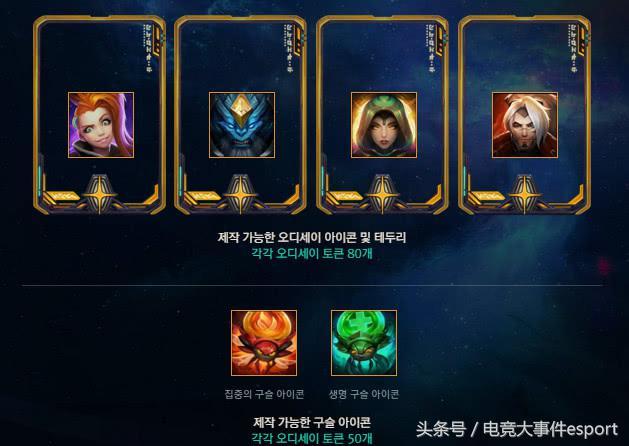This screenshot has height=446, width=629.
Task: Select the white-haired Odyssey Yasuo icon
Action: click(x=525, y=125)
